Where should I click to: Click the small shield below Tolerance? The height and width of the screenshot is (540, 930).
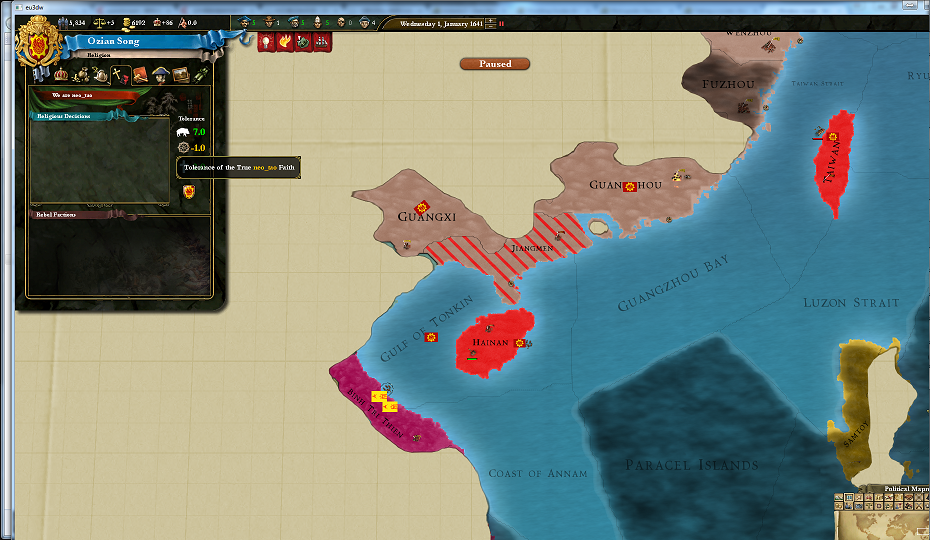[187, 191]
